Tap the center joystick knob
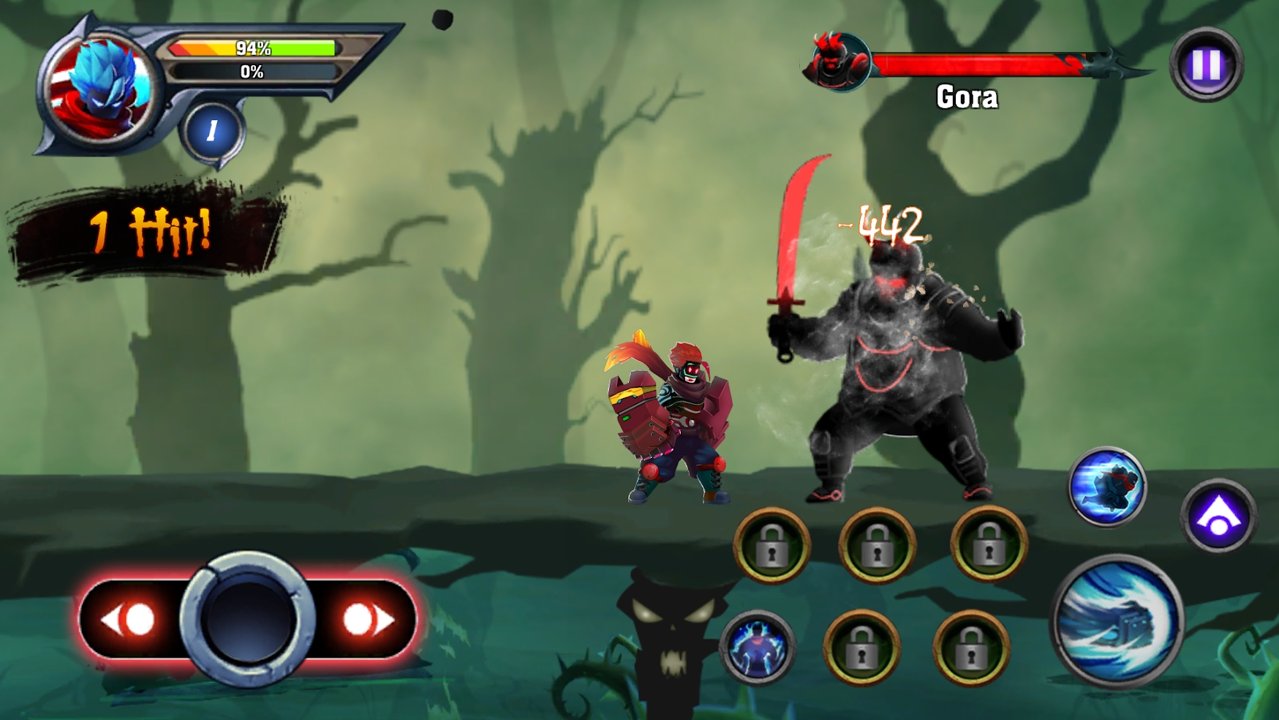Viewport: 1279px width, 720px height. tap(248, 620)
